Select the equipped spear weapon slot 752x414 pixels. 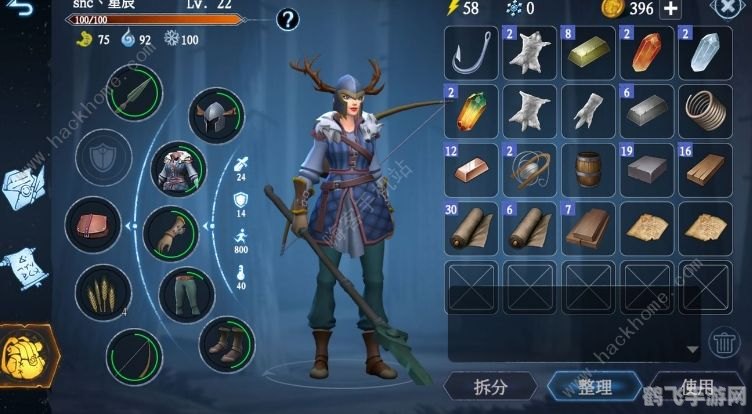(x=136, y=94)
